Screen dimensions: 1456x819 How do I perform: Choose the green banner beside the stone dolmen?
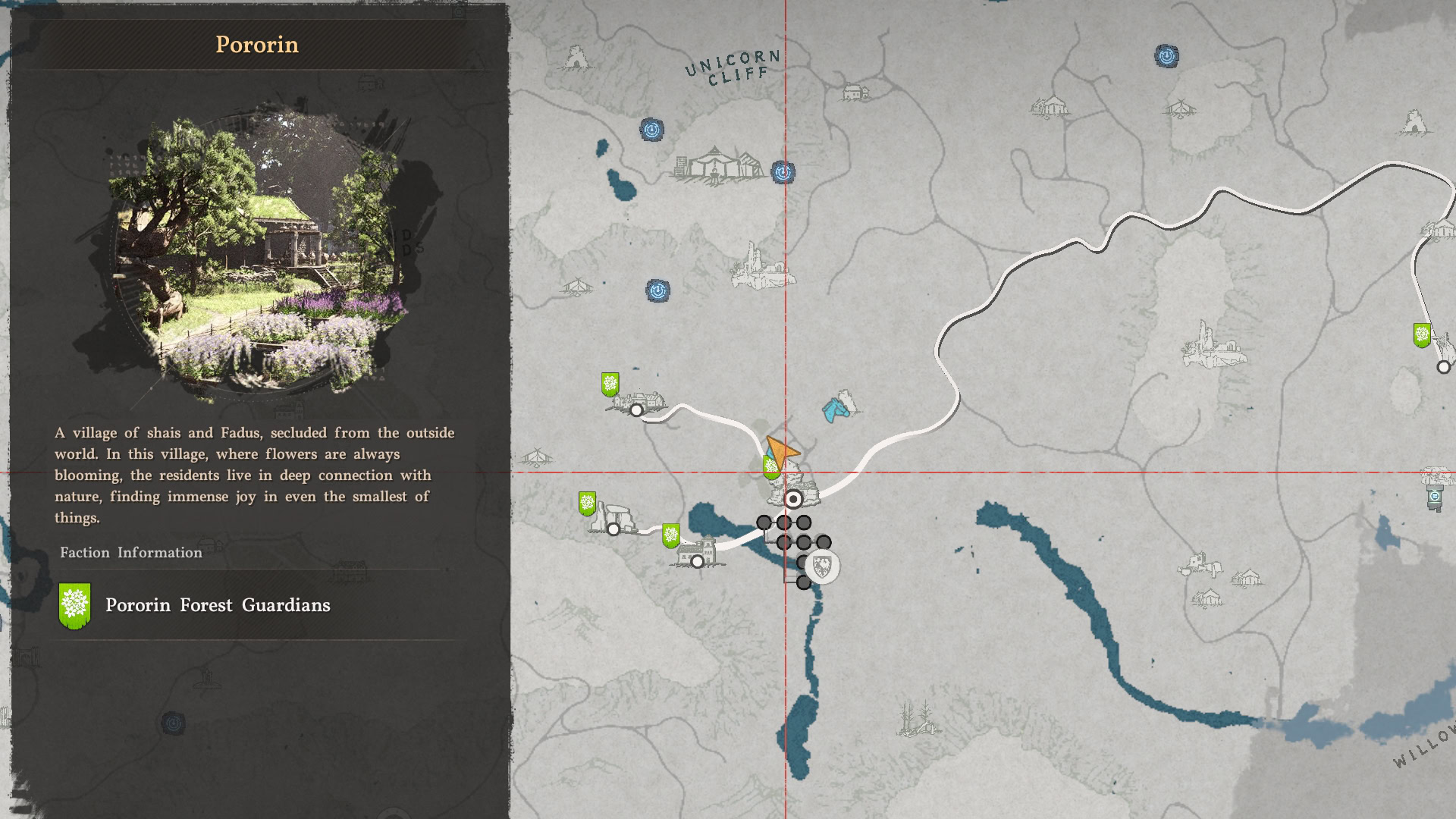tap(587, 503)
